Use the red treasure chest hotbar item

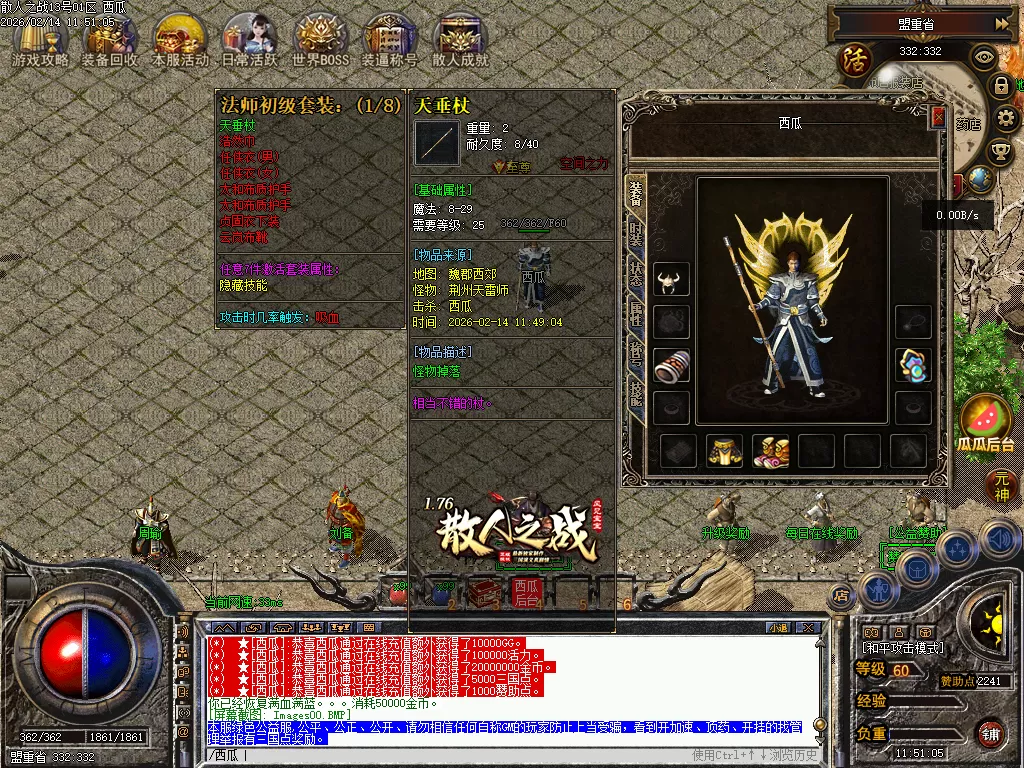485,593
